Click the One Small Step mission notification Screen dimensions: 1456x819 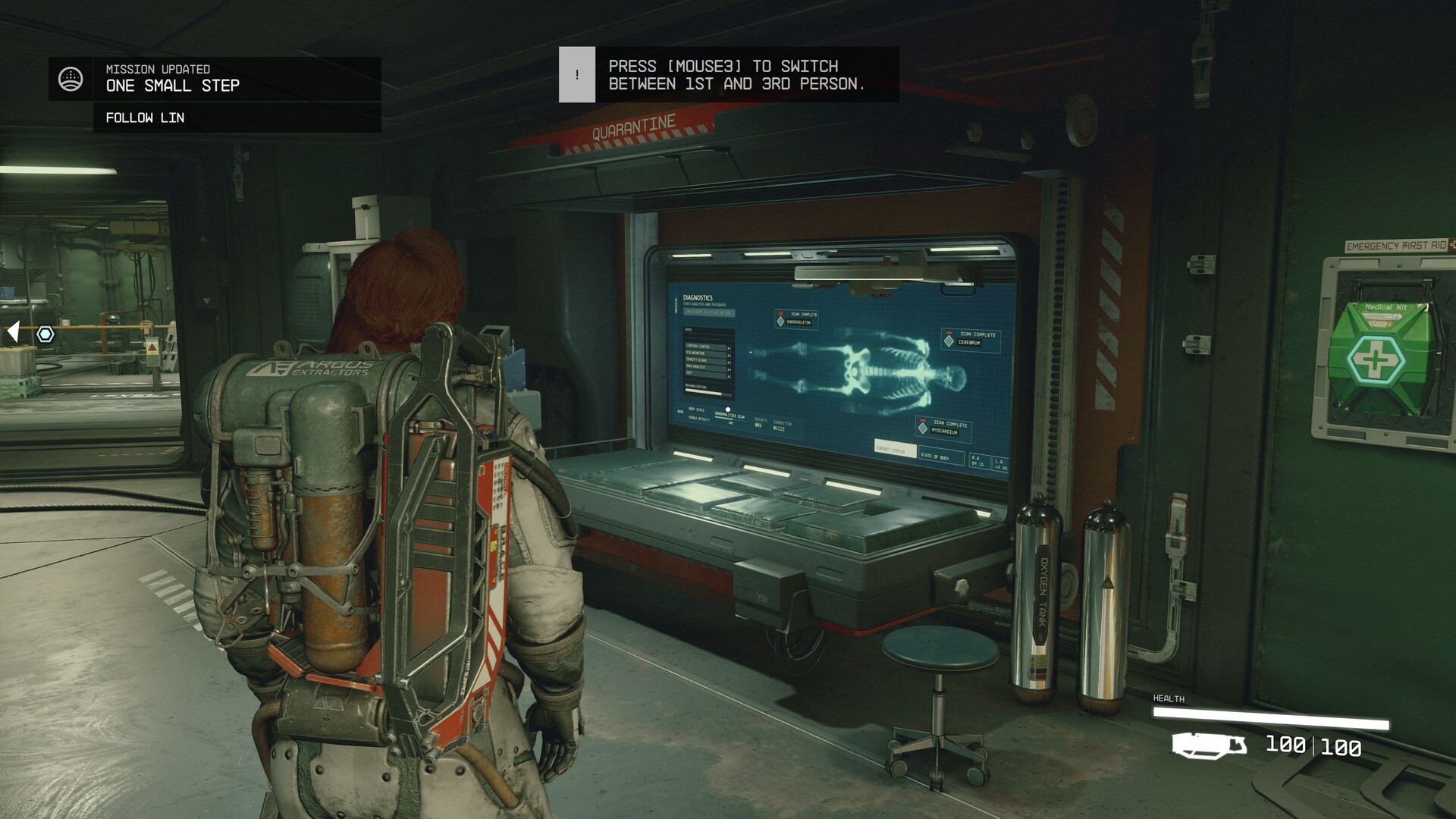[x=172, y=85]
